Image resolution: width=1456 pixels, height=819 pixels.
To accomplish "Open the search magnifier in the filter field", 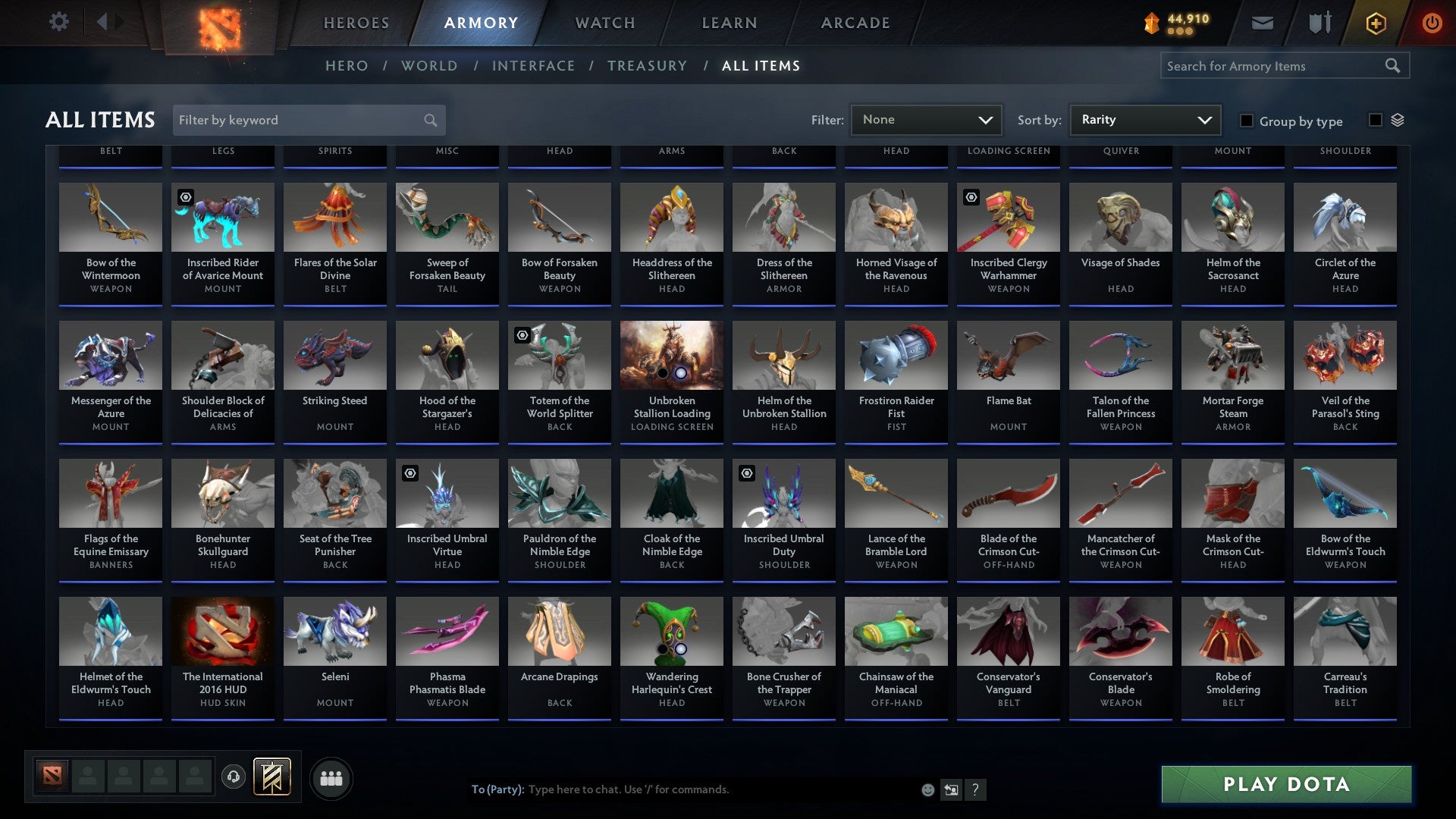I will coord(429,120).
